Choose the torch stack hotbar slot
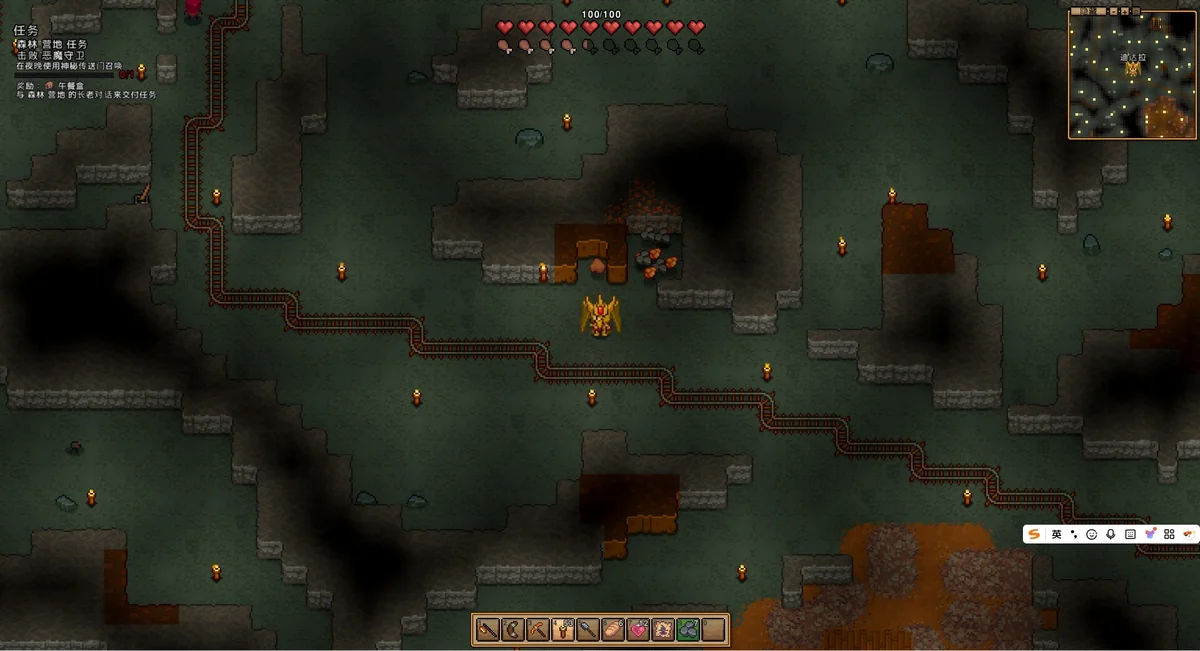 click(563, 630)
